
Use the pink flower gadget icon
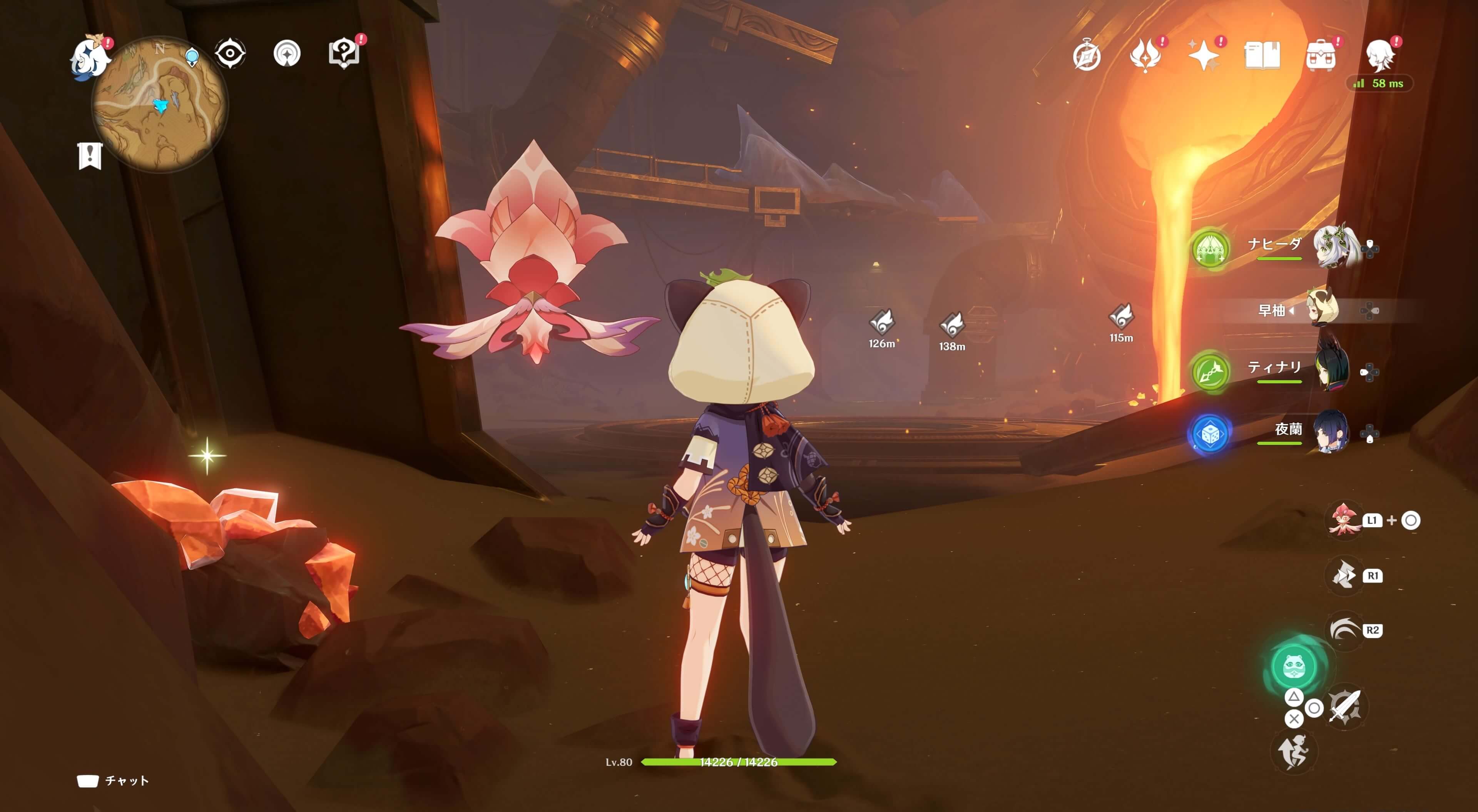[x=1344, y=520]
